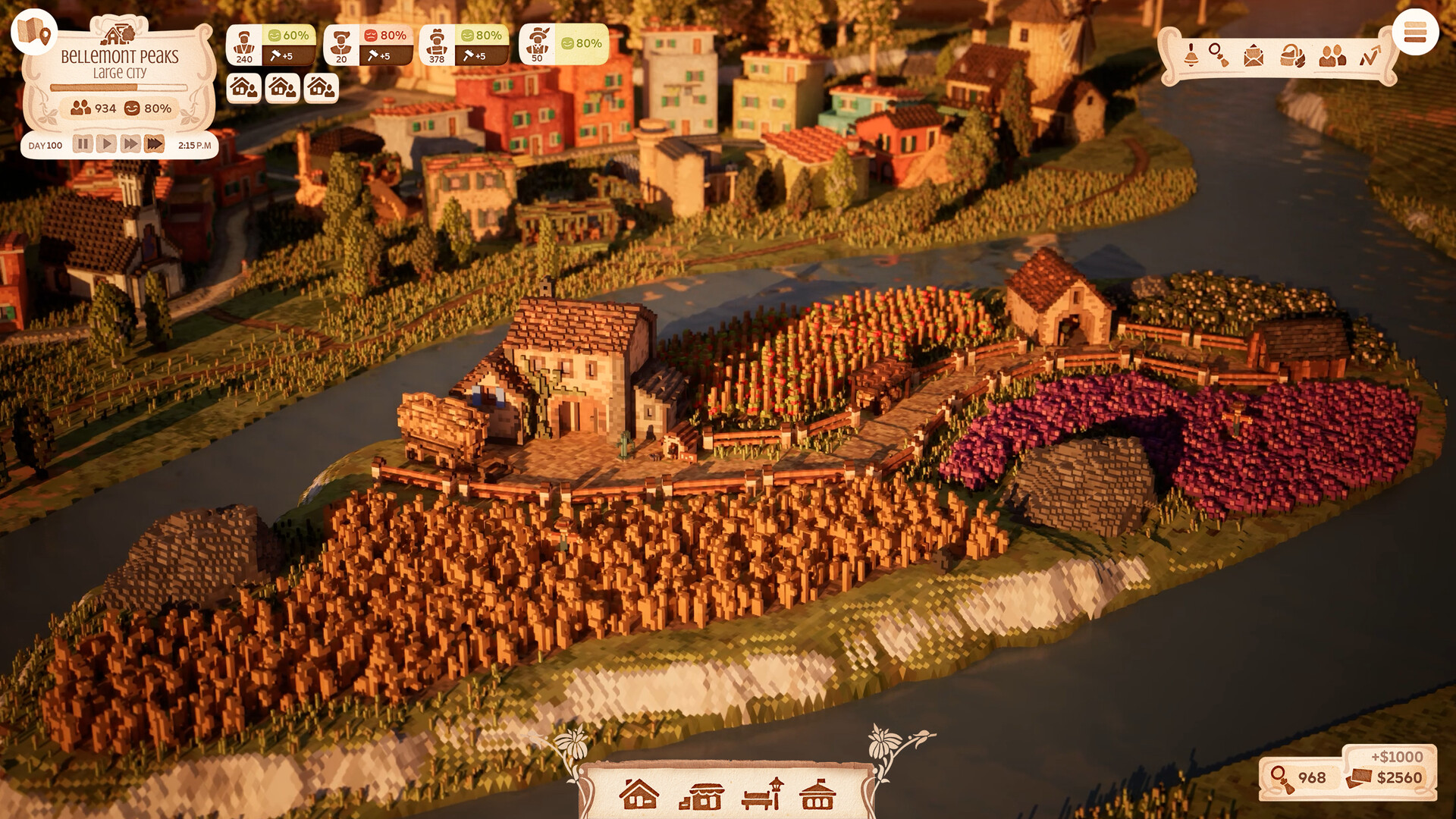
Task: View the citizens panel via people icon
Action: coord(1332,55)
